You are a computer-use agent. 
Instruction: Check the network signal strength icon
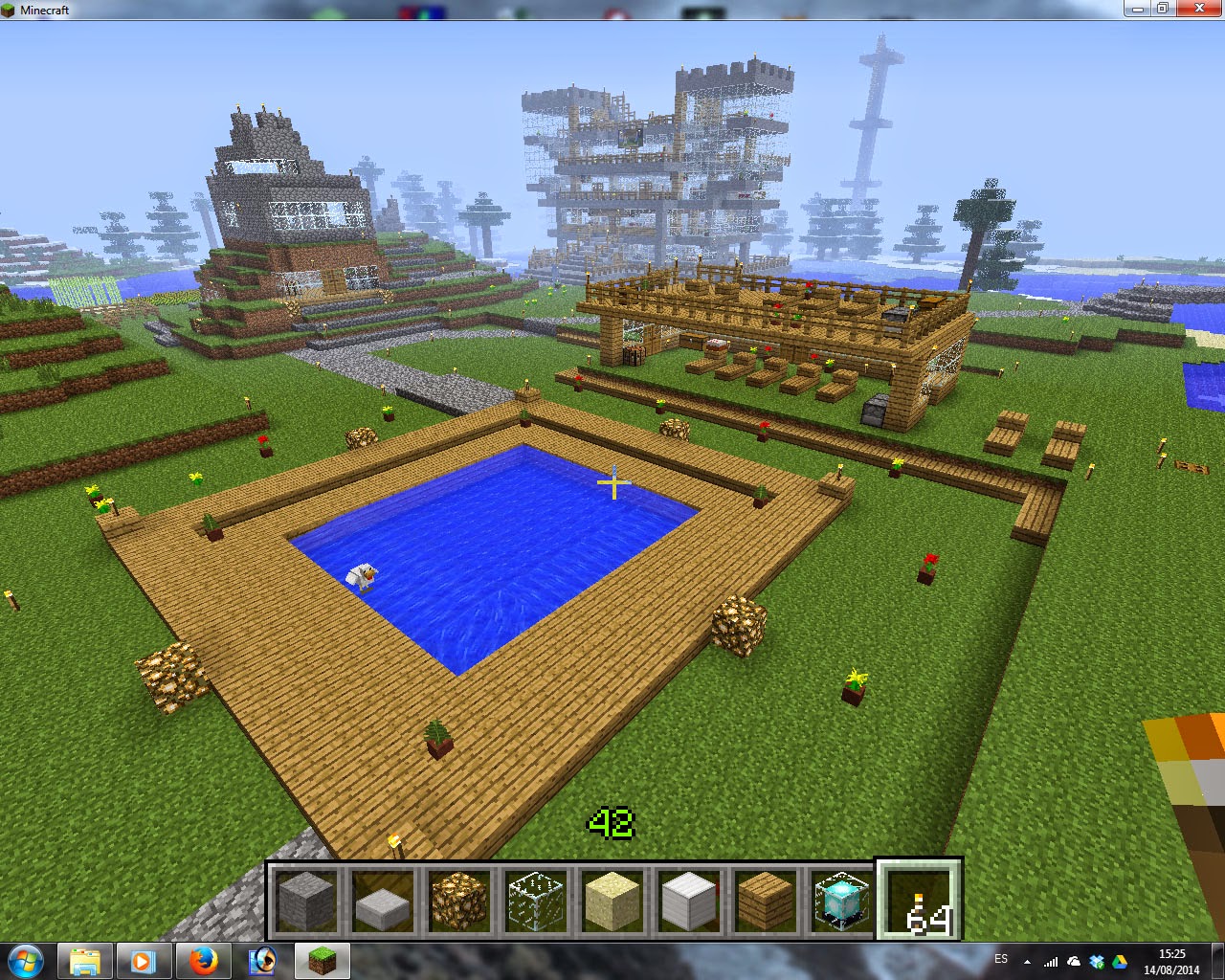[x=1051, y=962]
